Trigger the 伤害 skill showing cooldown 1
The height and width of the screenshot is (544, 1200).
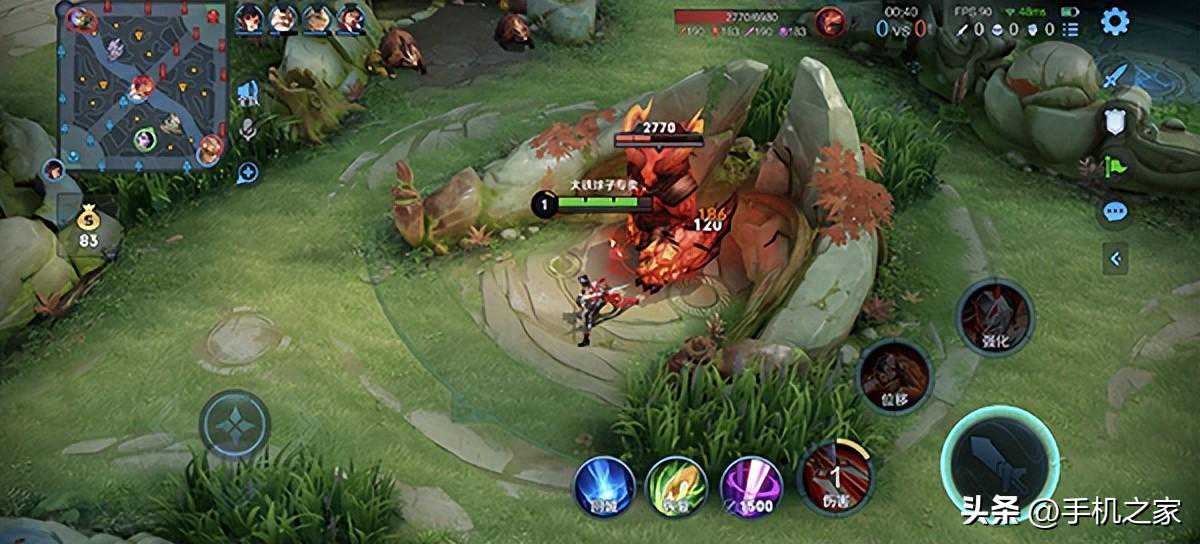(x=836, y=477)
